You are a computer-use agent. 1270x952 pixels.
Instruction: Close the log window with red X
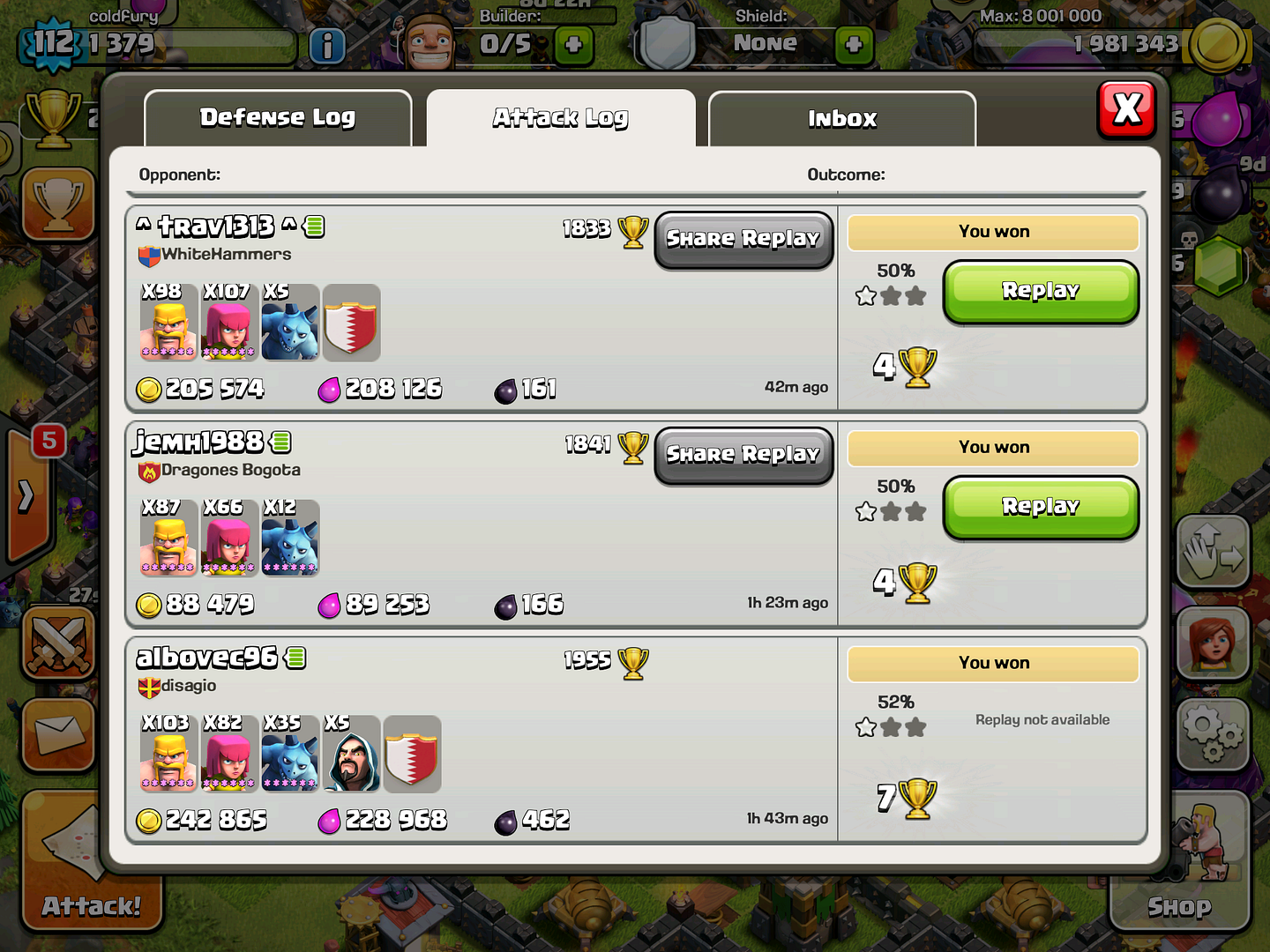1126,109
